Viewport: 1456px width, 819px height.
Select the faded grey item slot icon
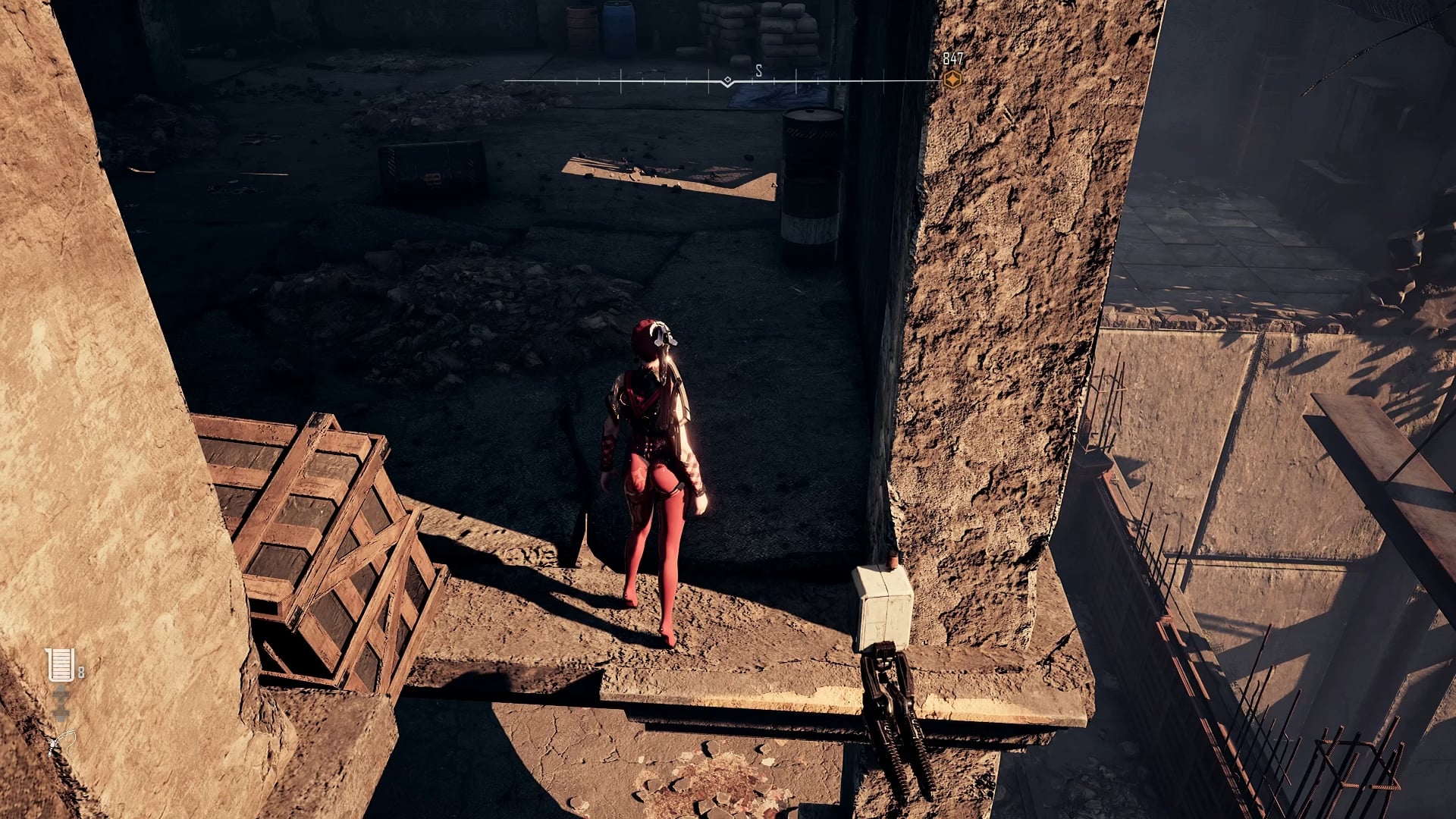coord(61,704)
